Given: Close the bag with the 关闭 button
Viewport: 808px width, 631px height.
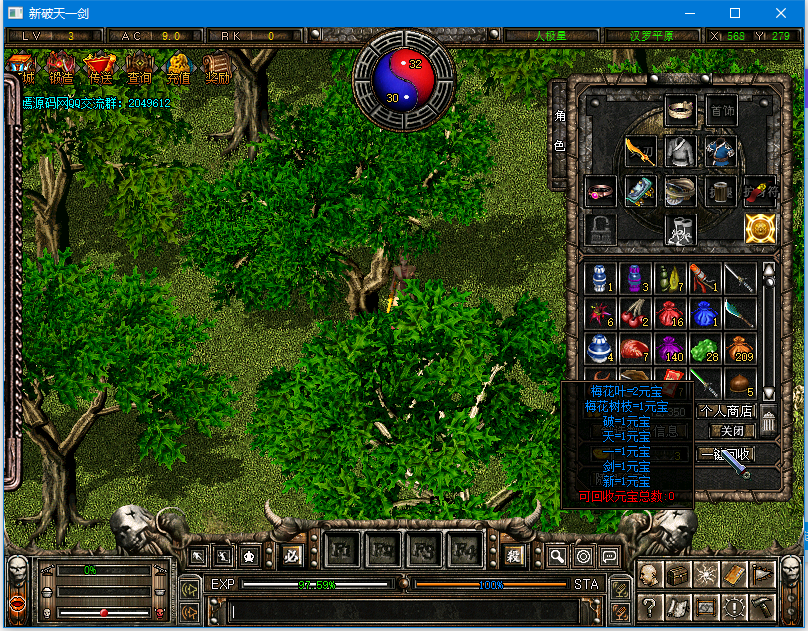Looking at the screenshot, I should [x=732, y=431].
